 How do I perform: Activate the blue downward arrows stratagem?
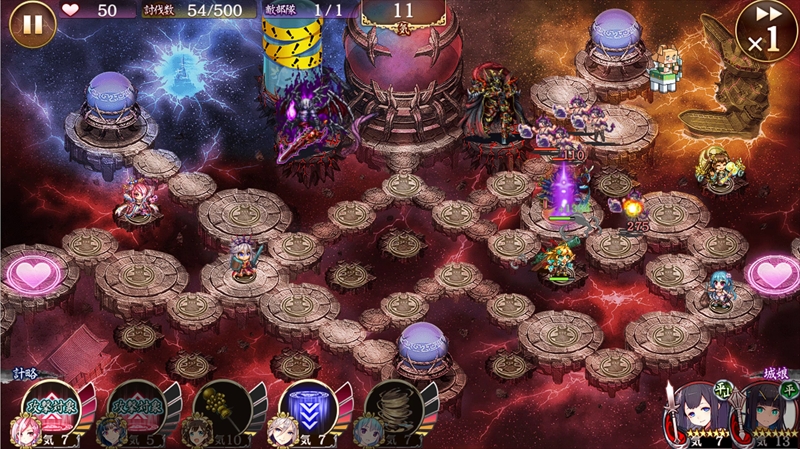[306, 411]
